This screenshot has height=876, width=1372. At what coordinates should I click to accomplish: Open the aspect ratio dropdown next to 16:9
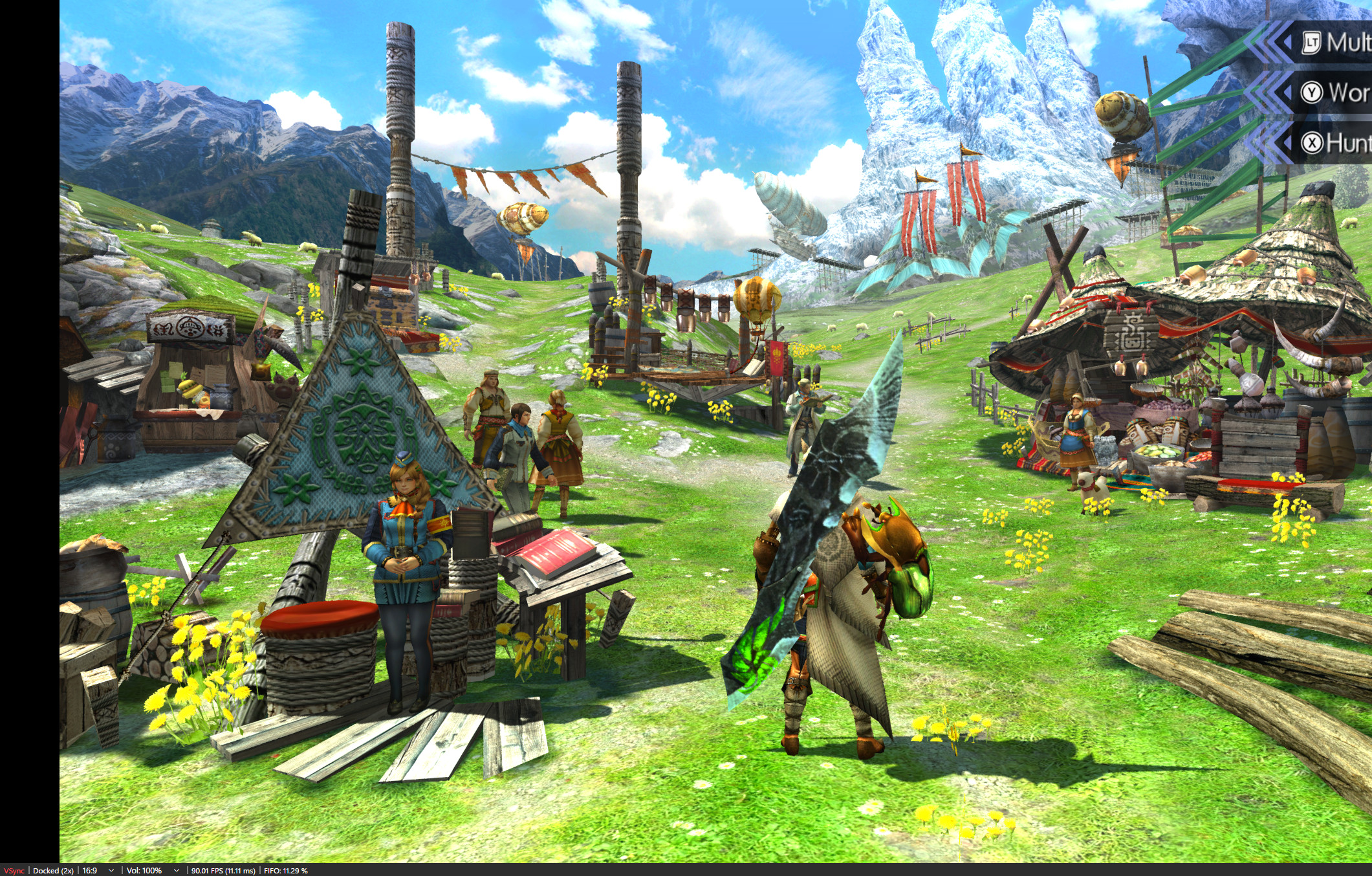111,870
